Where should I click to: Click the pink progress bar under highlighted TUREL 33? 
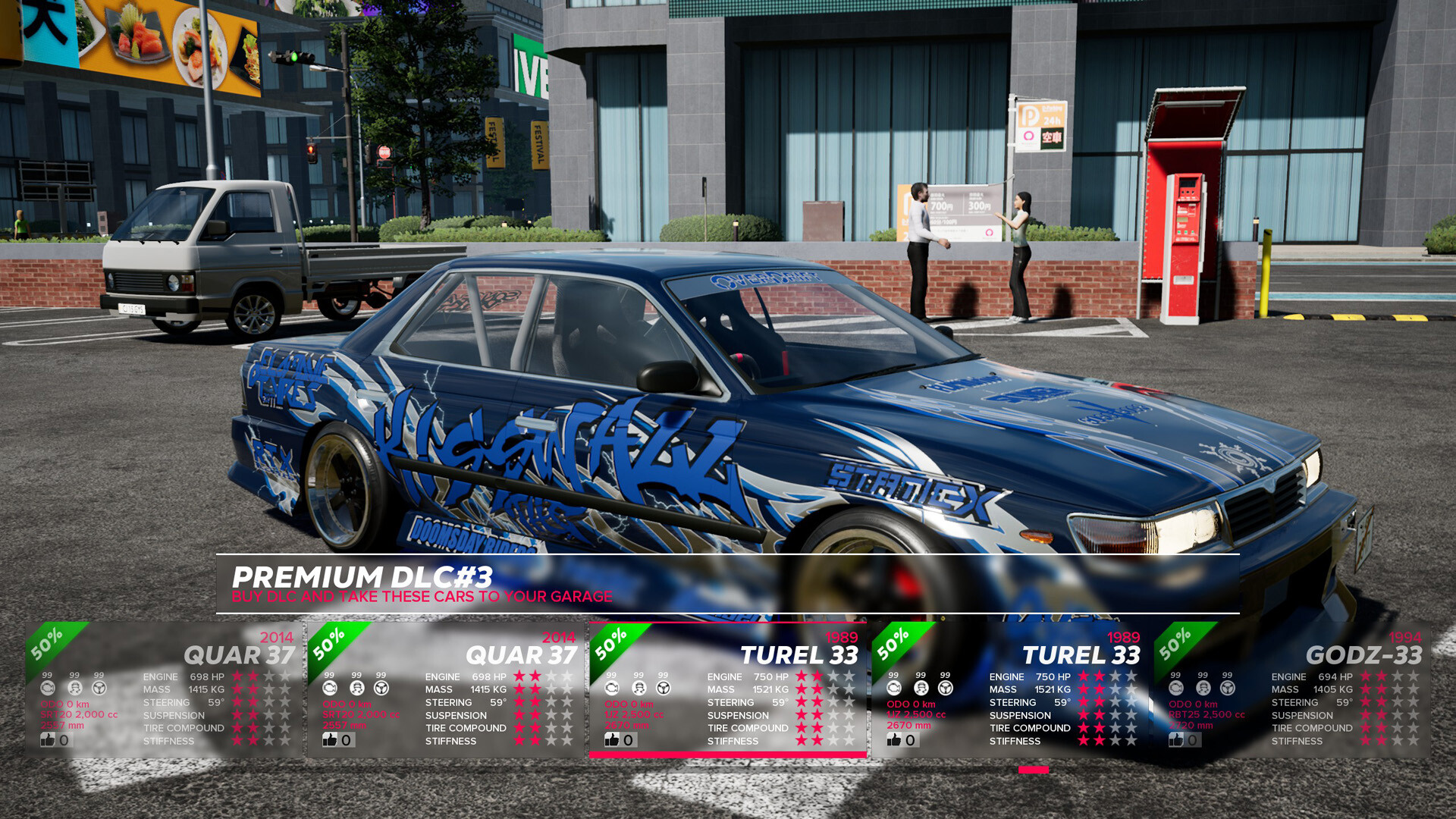click(728, 755)
